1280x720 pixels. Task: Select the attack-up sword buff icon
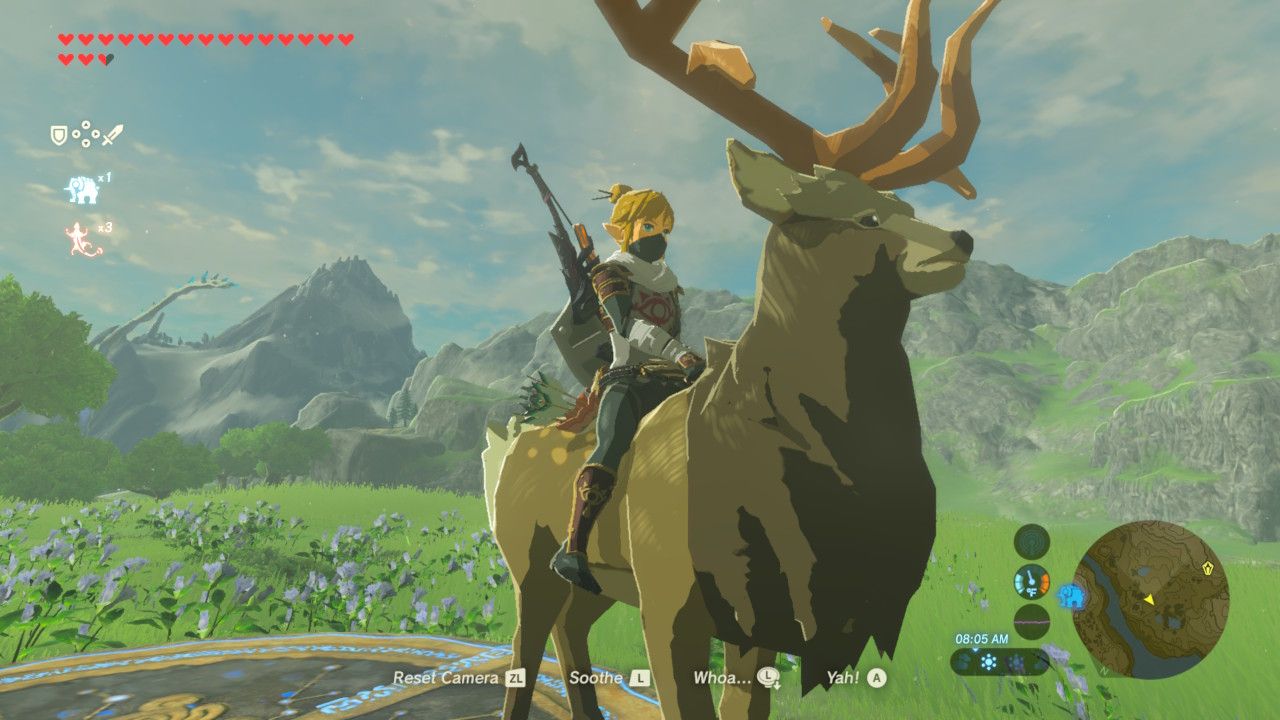click(x=110, y=135)
